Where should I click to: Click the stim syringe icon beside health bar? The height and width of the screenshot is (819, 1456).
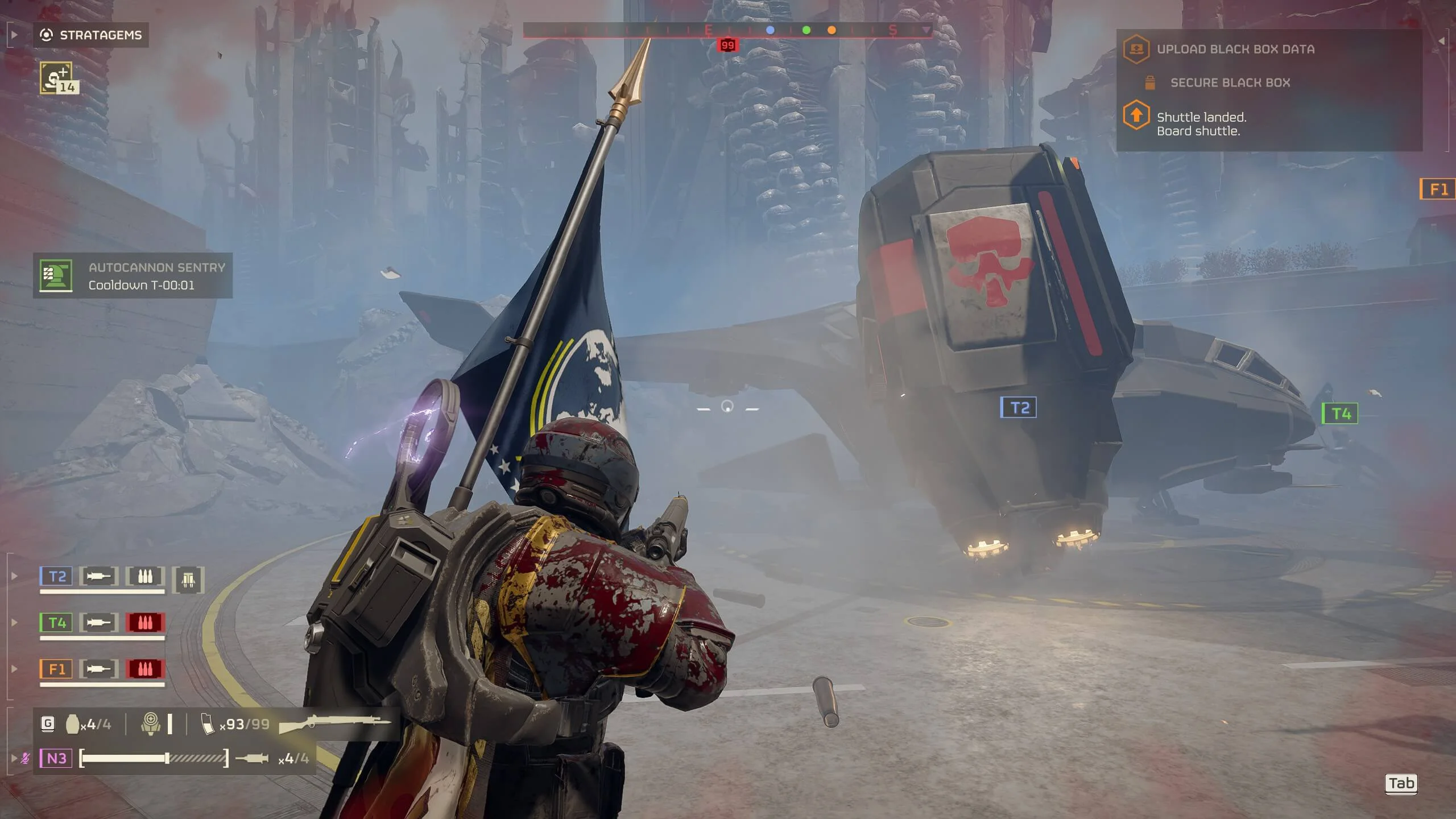point(251,758)
